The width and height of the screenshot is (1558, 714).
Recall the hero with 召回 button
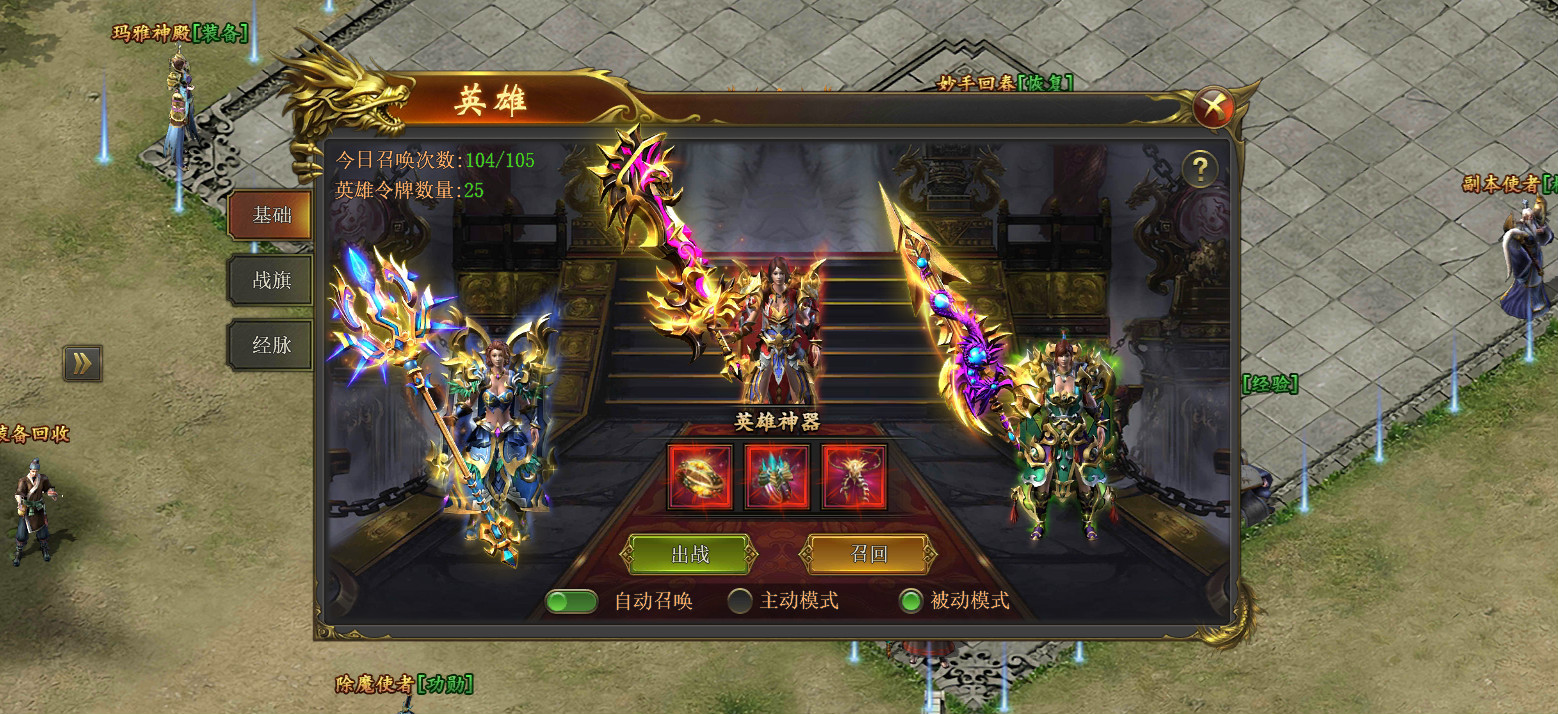(868, 554)
